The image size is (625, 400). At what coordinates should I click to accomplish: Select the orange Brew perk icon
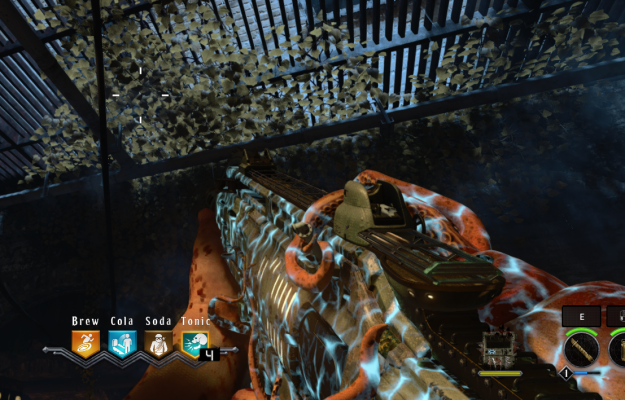(86, 345)
